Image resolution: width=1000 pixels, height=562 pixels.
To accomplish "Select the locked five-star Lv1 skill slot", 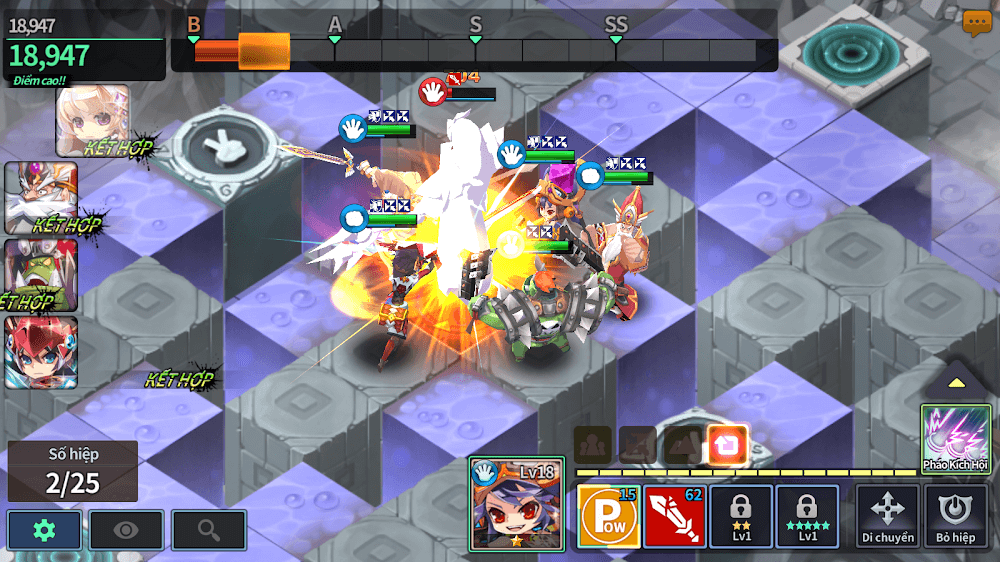I will pyautogui.click(x=807, y=516).
